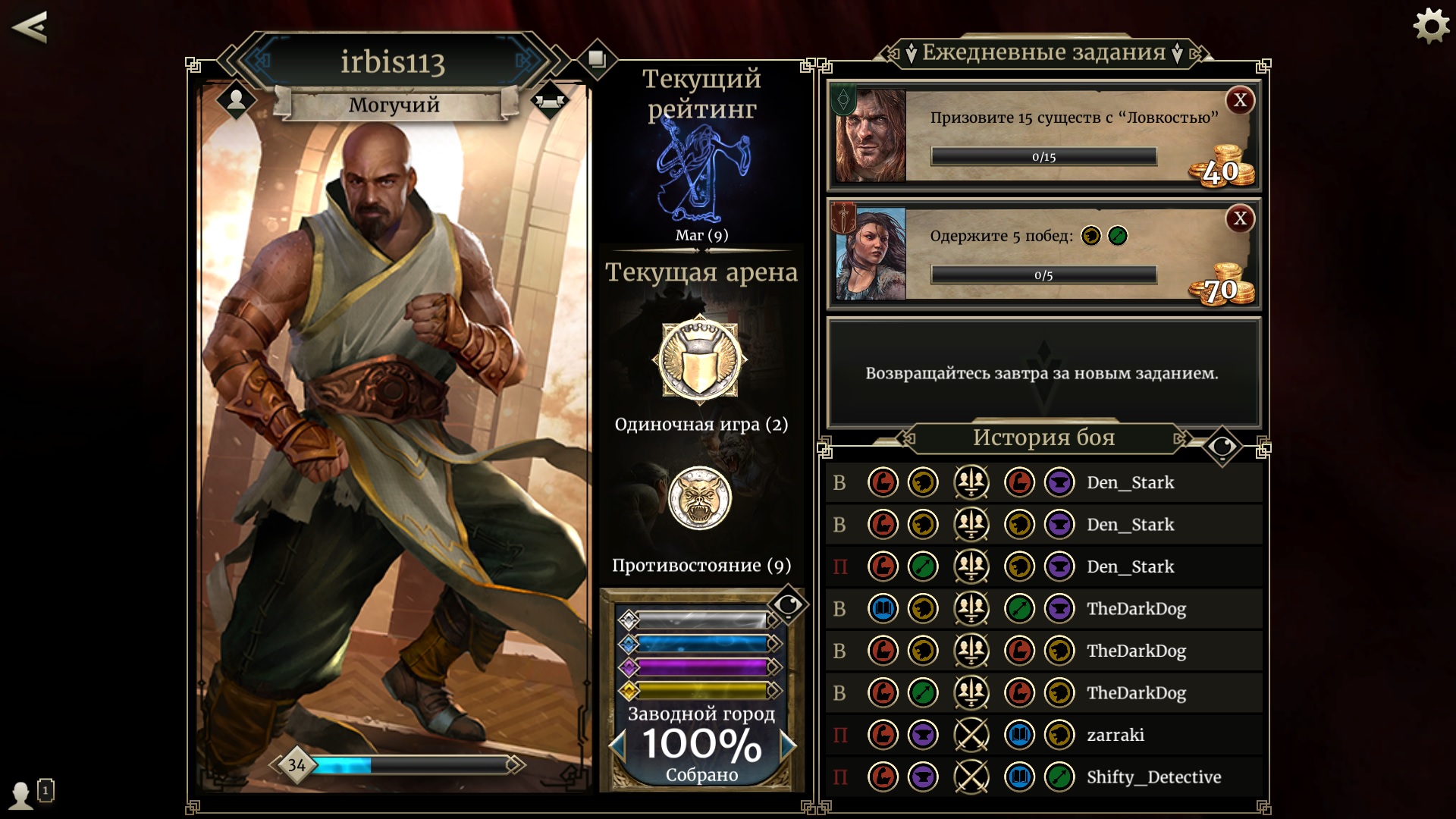The width and height of the screenshot is (1456, 819).
Task: Show the previous collection set with left arrow
Action: coord(617,745)
